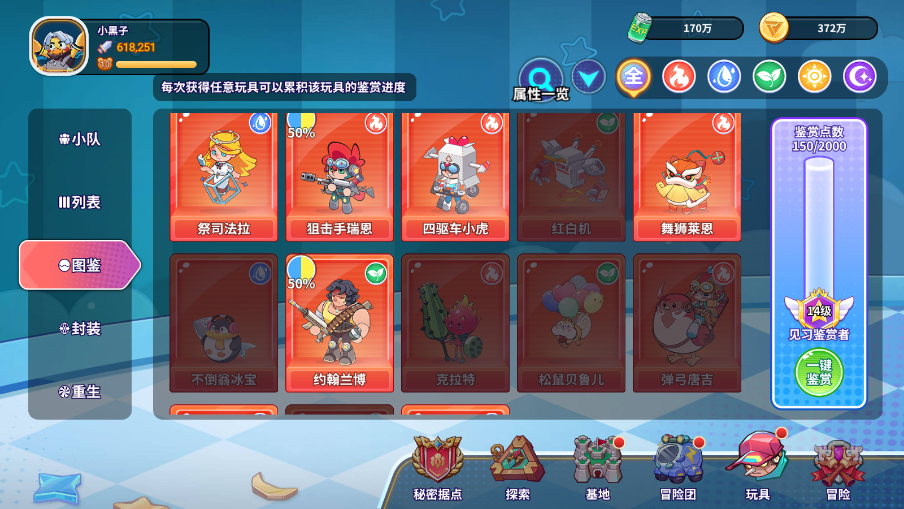Open the 封装 tab
The width and height of the screenshot is (904, 509).
pos(80,328)
